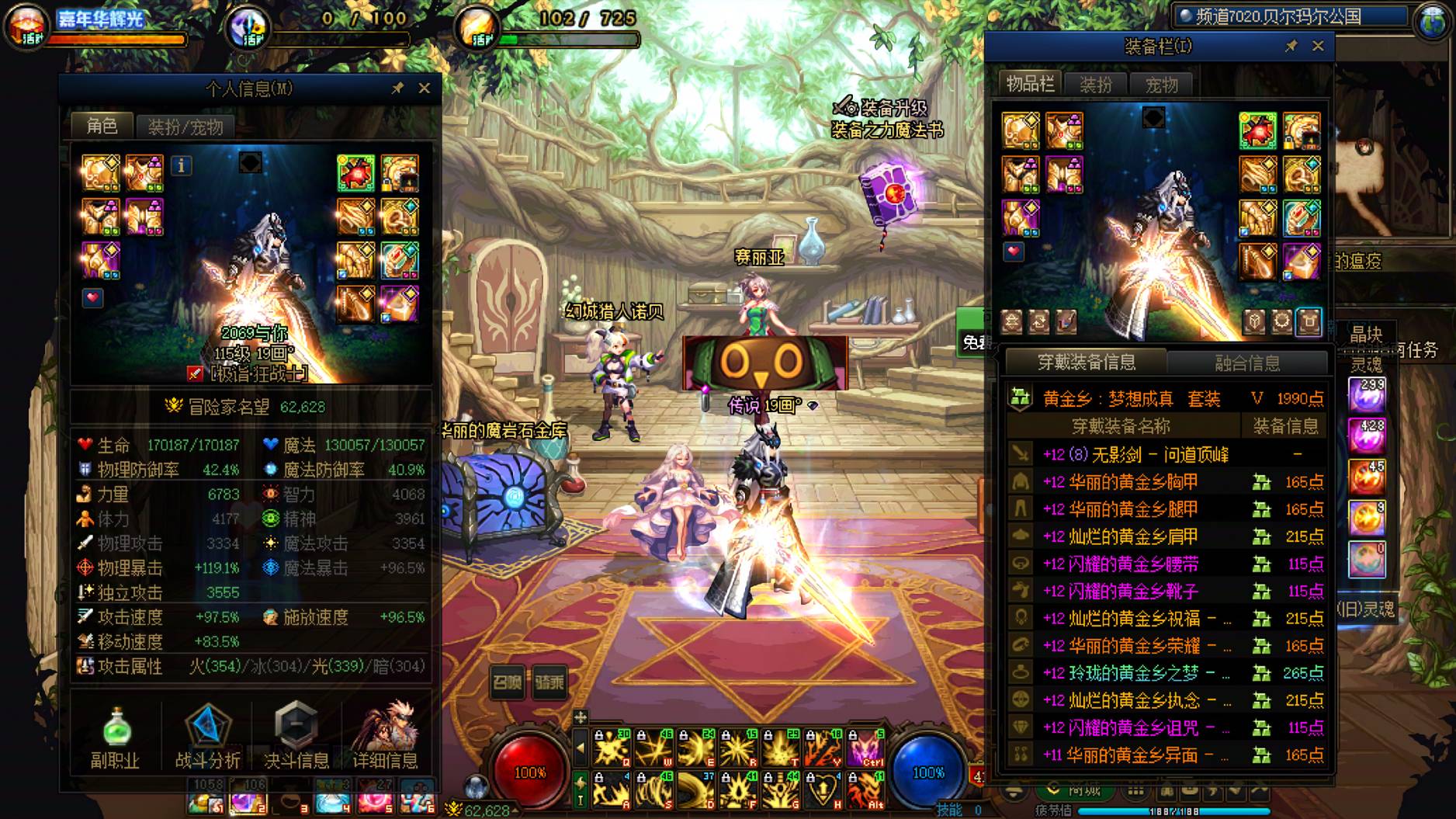Open 副职业 sub-profession button

(116, 738)
